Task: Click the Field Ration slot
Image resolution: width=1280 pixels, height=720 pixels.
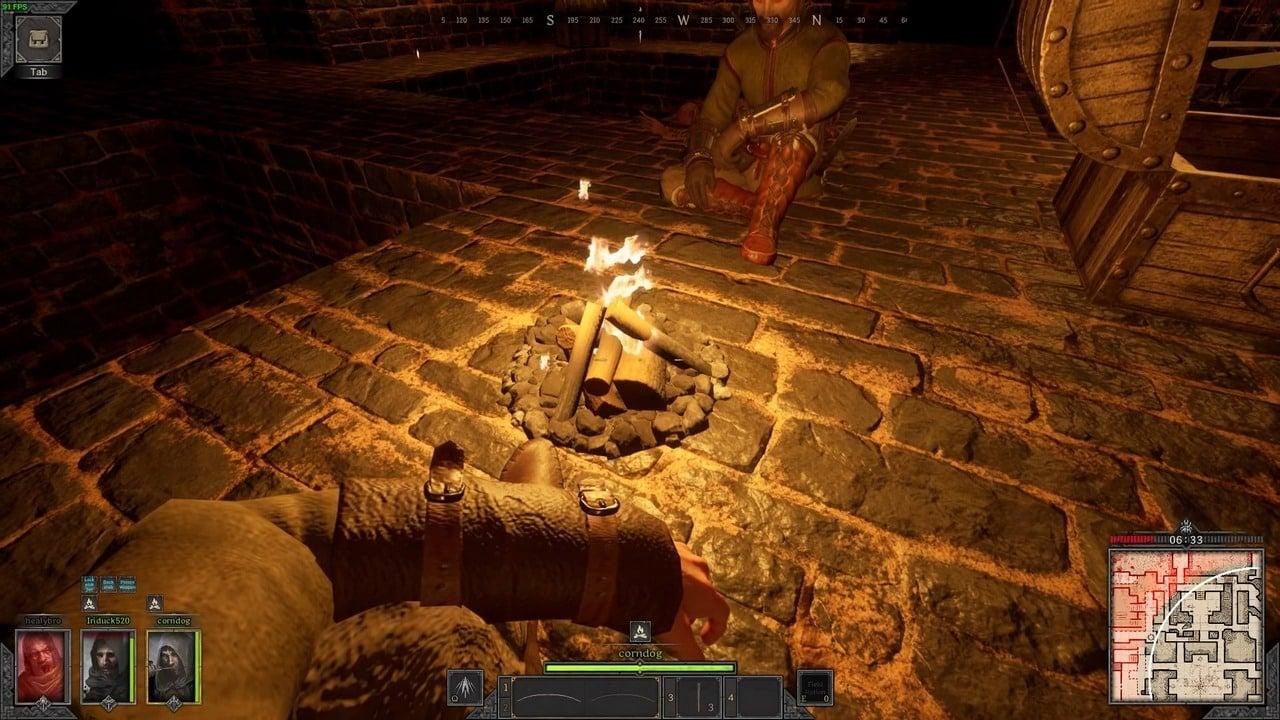Action: (816, 690)
